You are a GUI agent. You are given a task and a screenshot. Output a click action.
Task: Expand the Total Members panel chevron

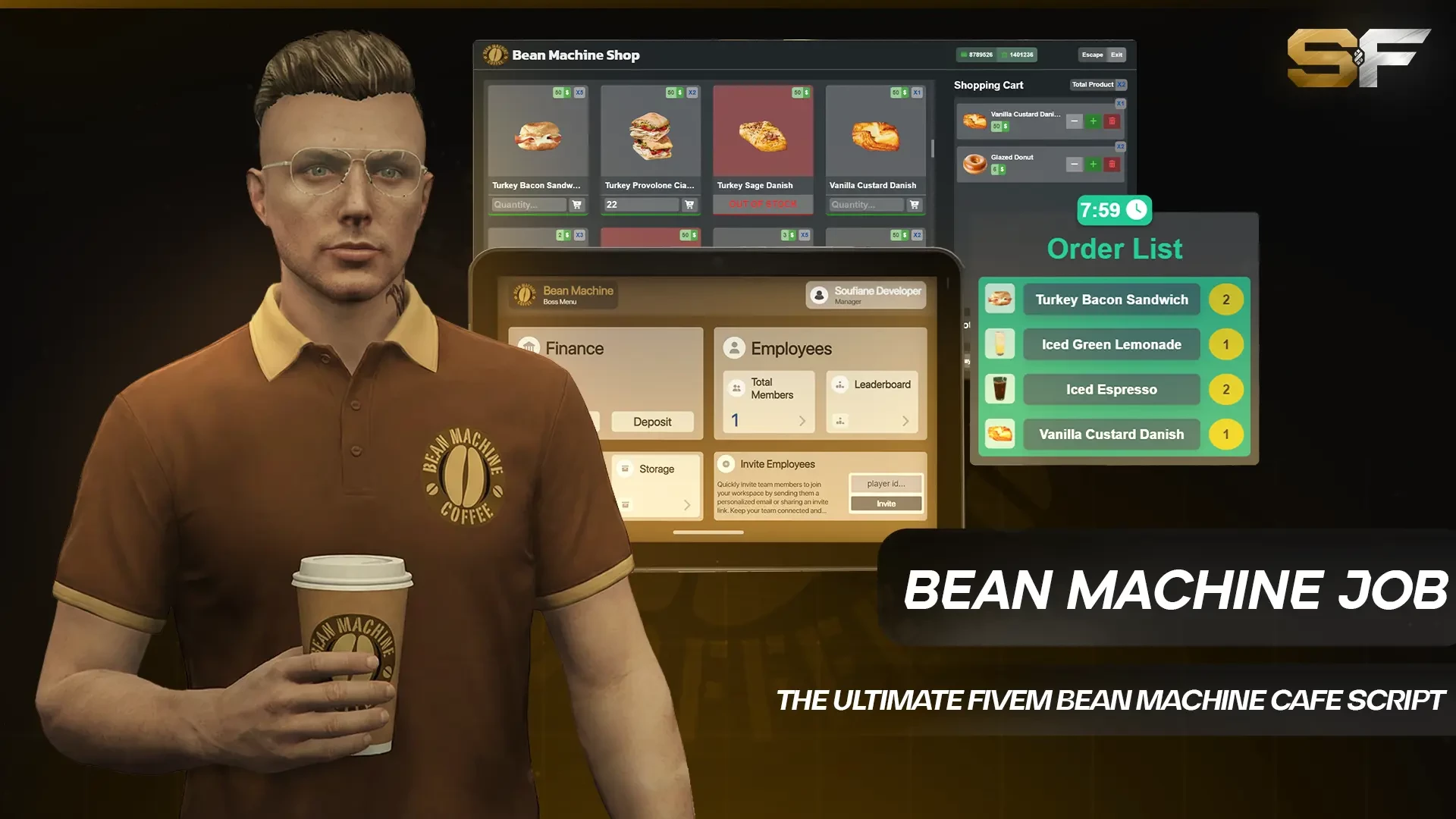click(802, 422)
